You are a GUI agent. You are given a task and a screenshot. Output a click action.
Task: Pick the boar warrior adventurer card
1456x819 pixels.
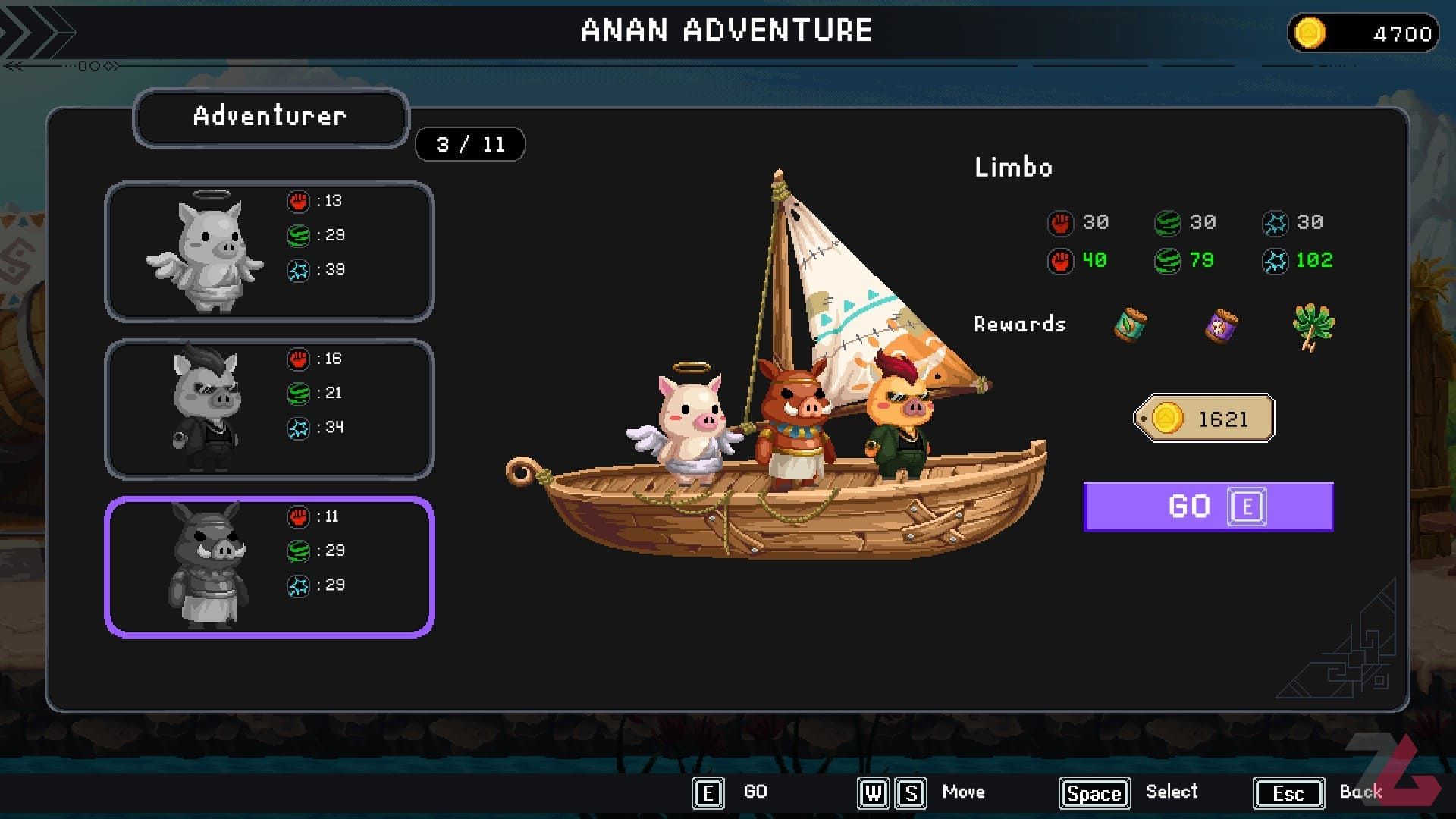tap(269, 567)
